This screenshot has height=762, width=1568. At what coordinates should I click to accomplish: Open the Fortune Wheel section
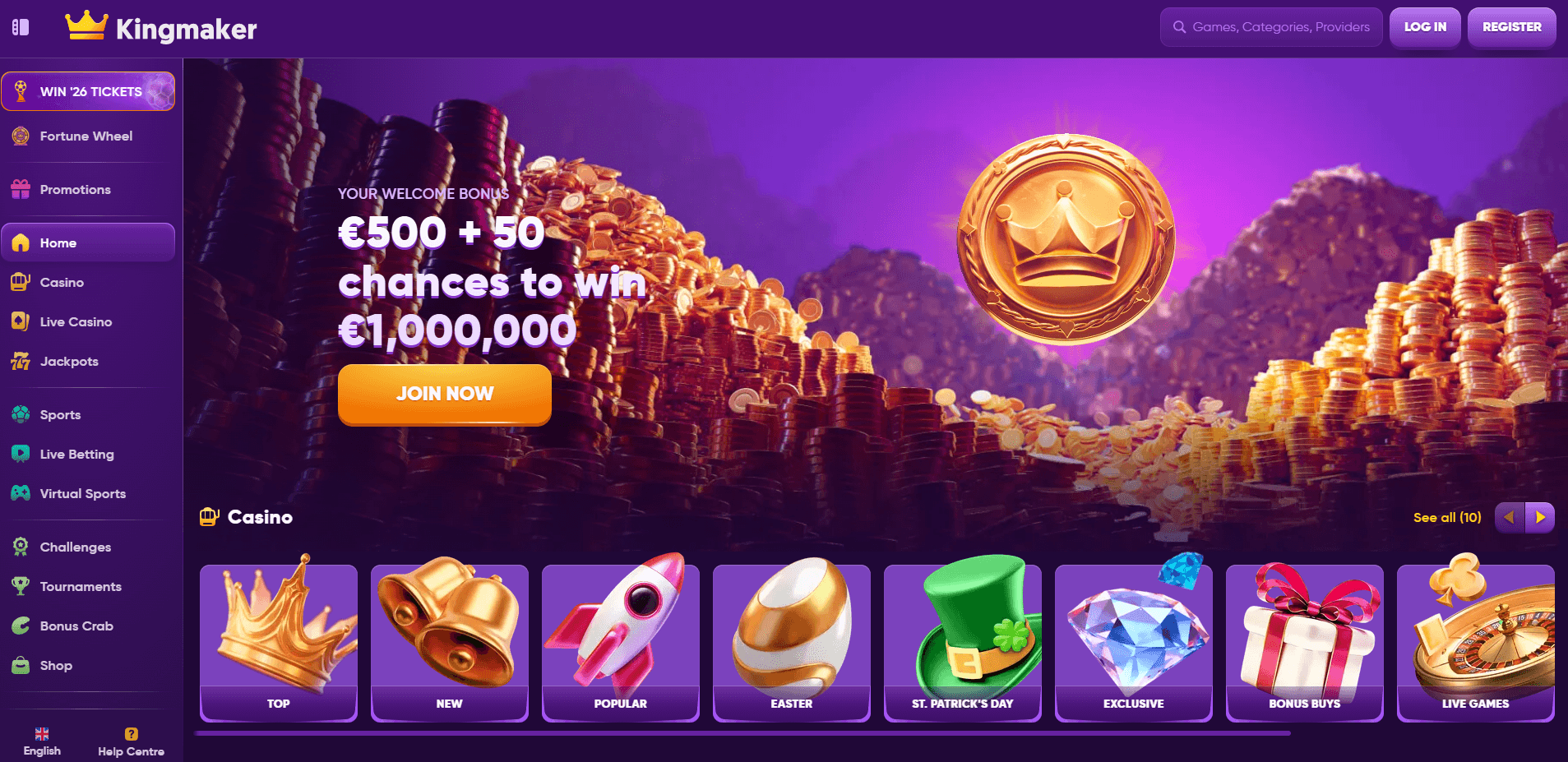[x=86, y=136]
